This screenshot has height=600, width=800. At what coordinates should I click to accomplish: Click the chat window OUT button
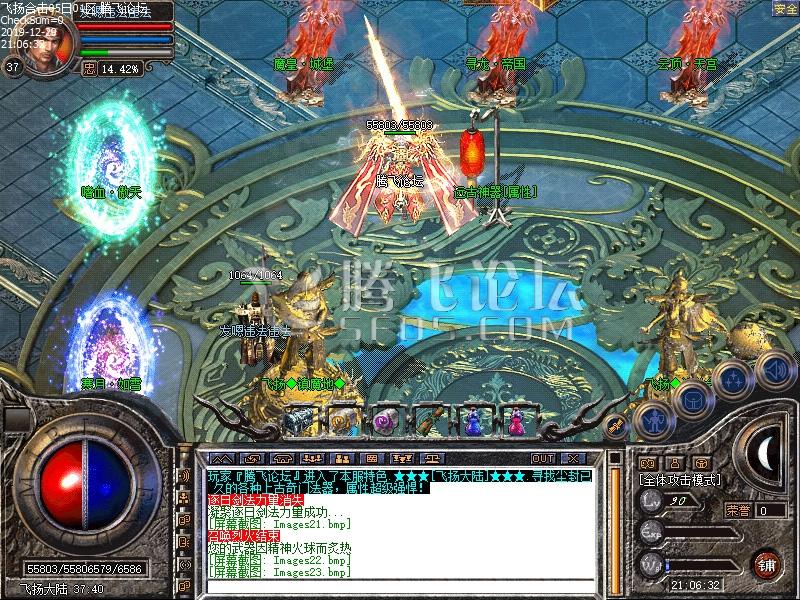pyautogui.click(x=543, y=458)
